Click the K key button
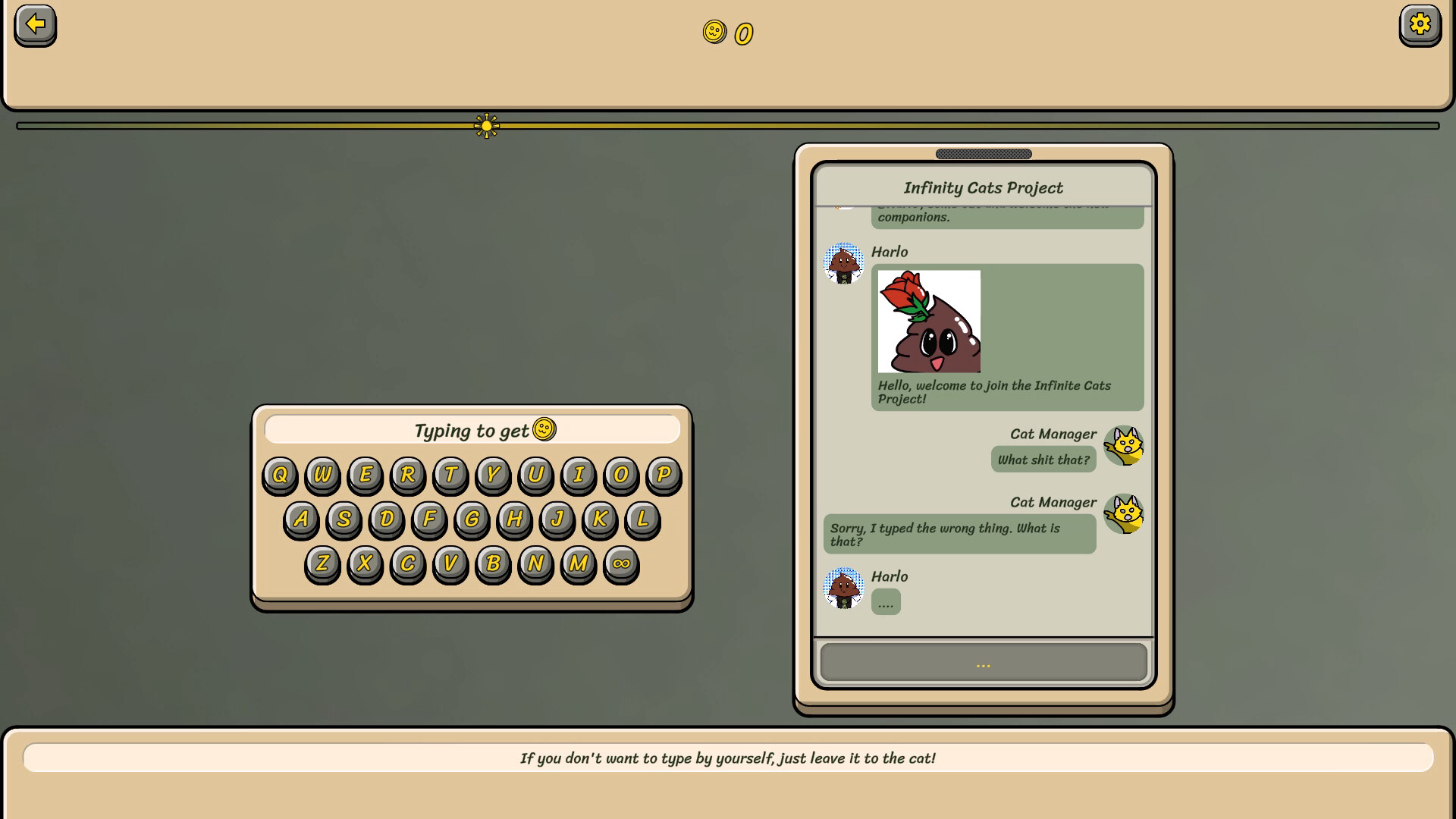The width and height of the screenshot is (1456, 819). [600, 519]
